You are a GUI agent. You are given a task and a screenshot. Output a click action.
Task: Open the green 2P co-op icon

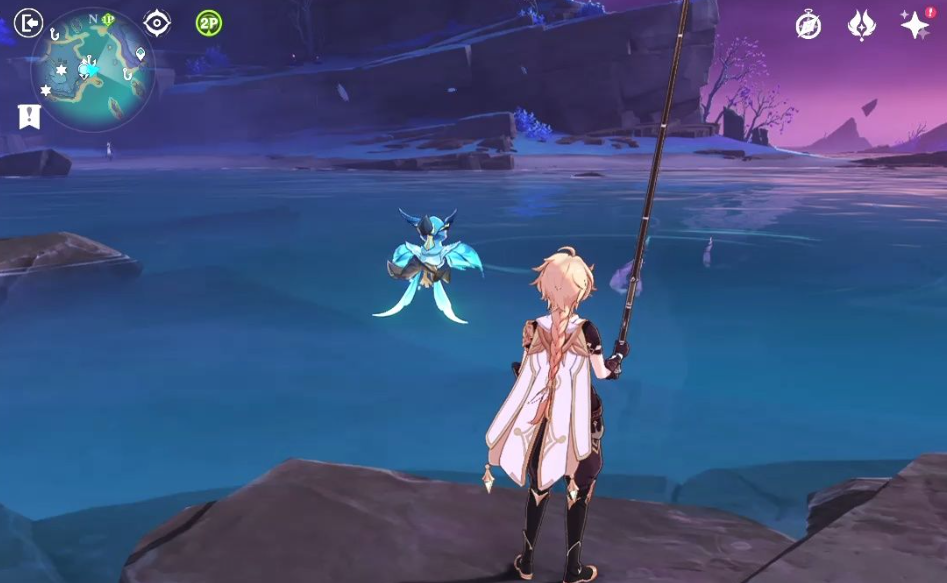[208, 23]
